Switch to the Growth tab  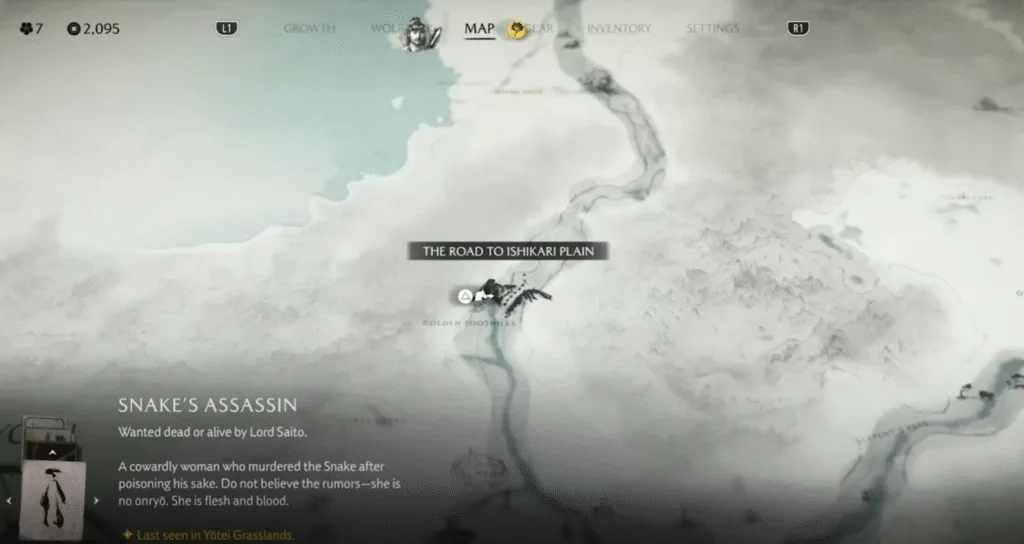coord(309,28)
